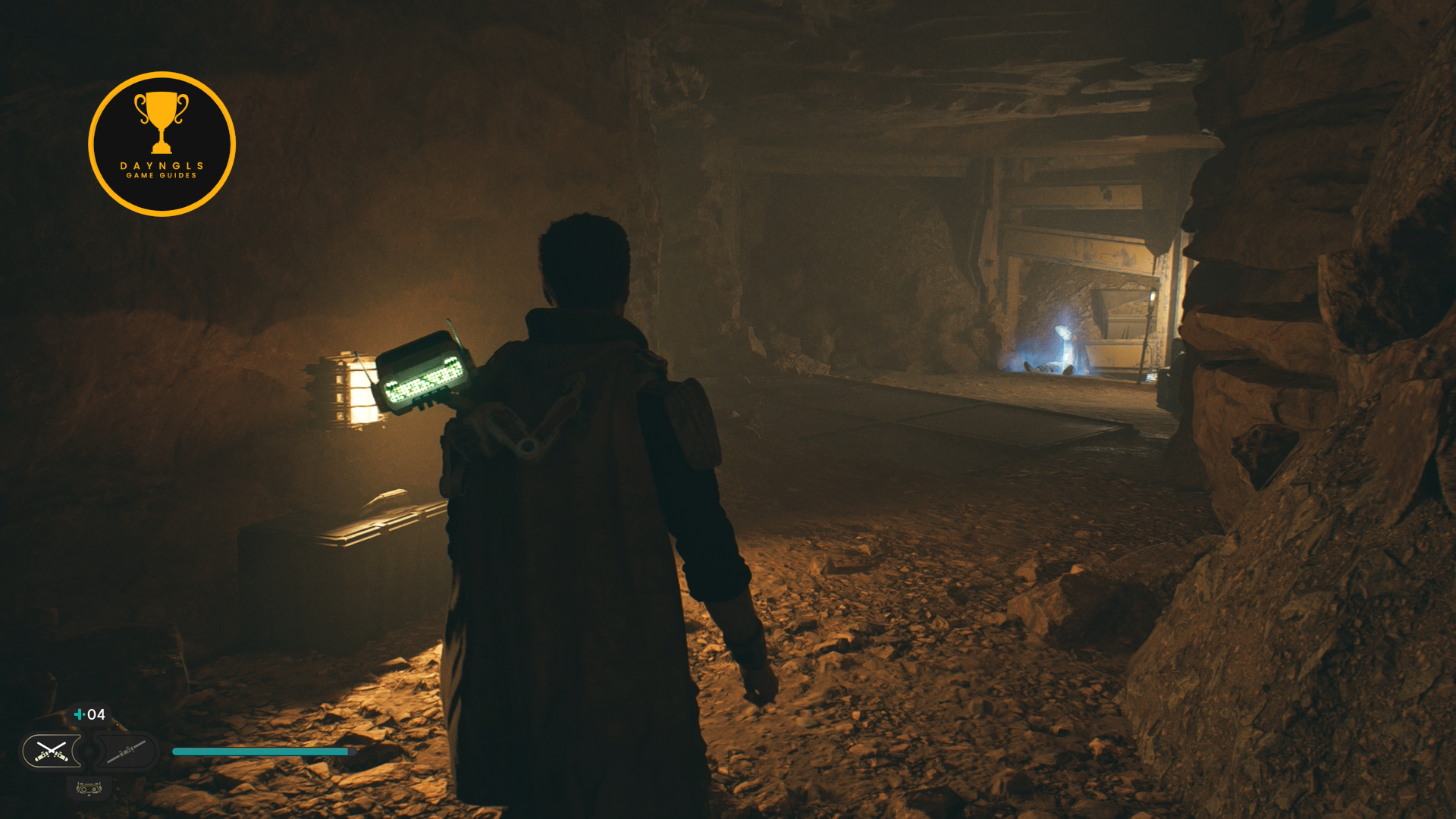Switch to the double-bladed lightsaber stance
Viewport: 1456px width, 819px height.
(x=125, y=752)
